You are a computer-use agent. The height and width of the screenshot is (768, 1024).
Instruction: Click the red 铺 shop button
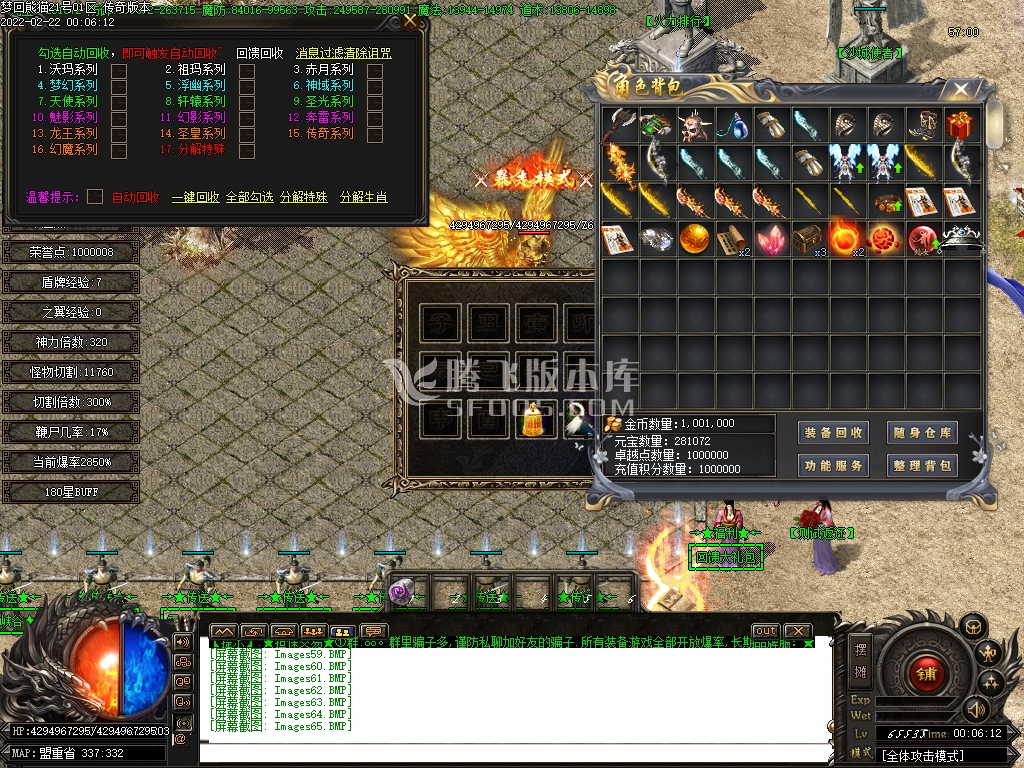[926, 674]
